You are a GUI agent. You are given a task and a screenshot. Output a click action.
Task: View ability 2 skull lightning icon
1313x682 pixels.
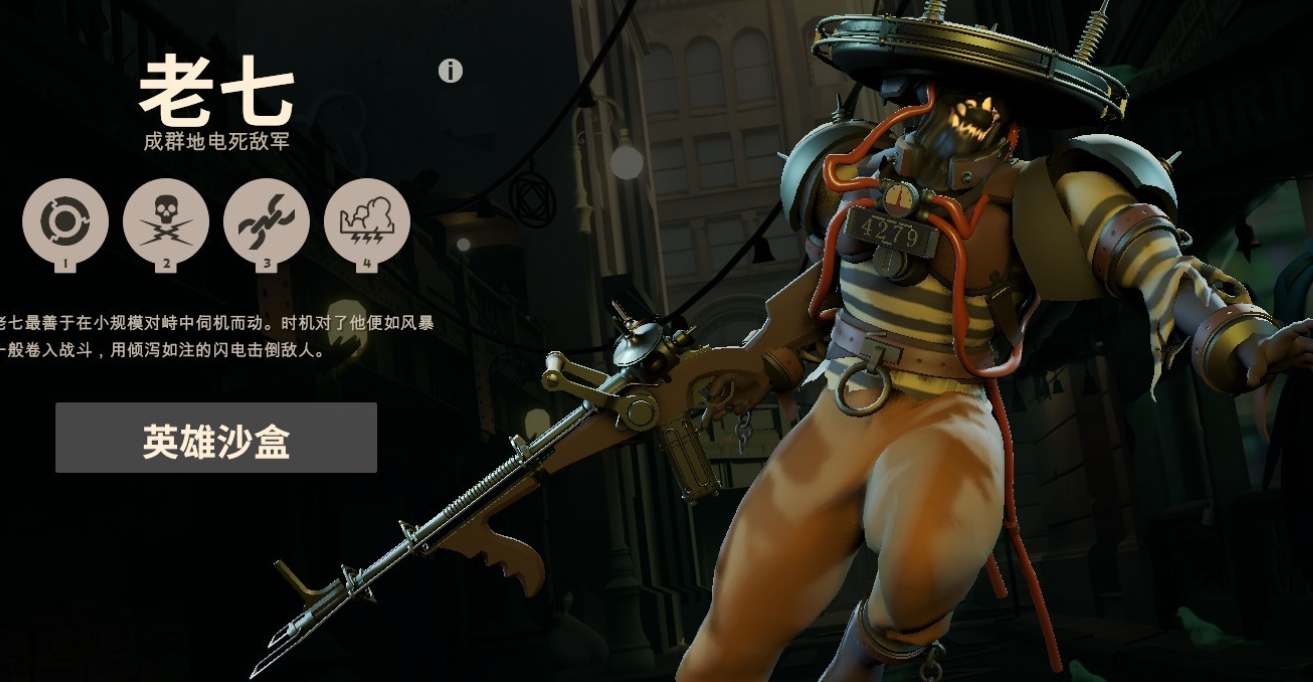[x=166, y=222]
